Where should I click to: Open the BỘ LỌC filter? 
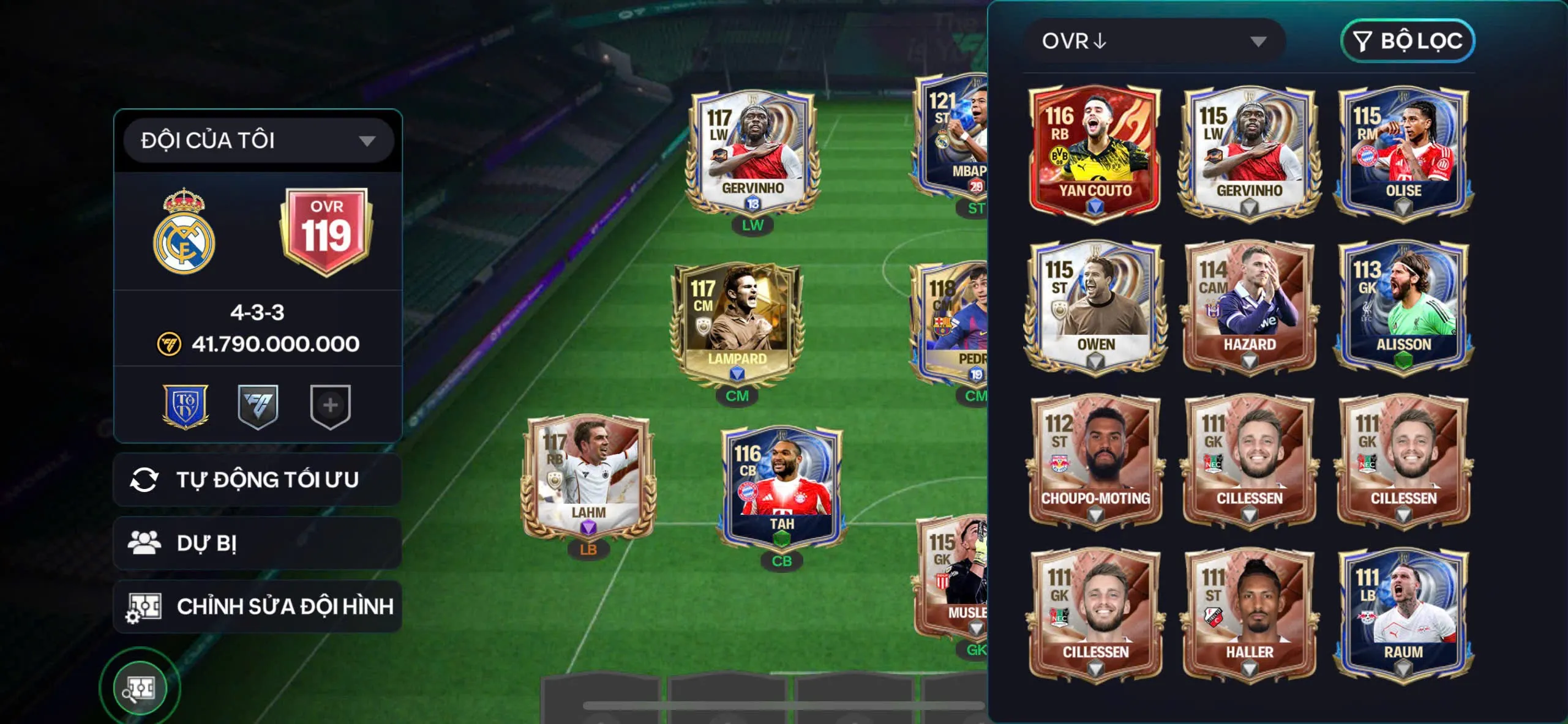point(1408,41)
